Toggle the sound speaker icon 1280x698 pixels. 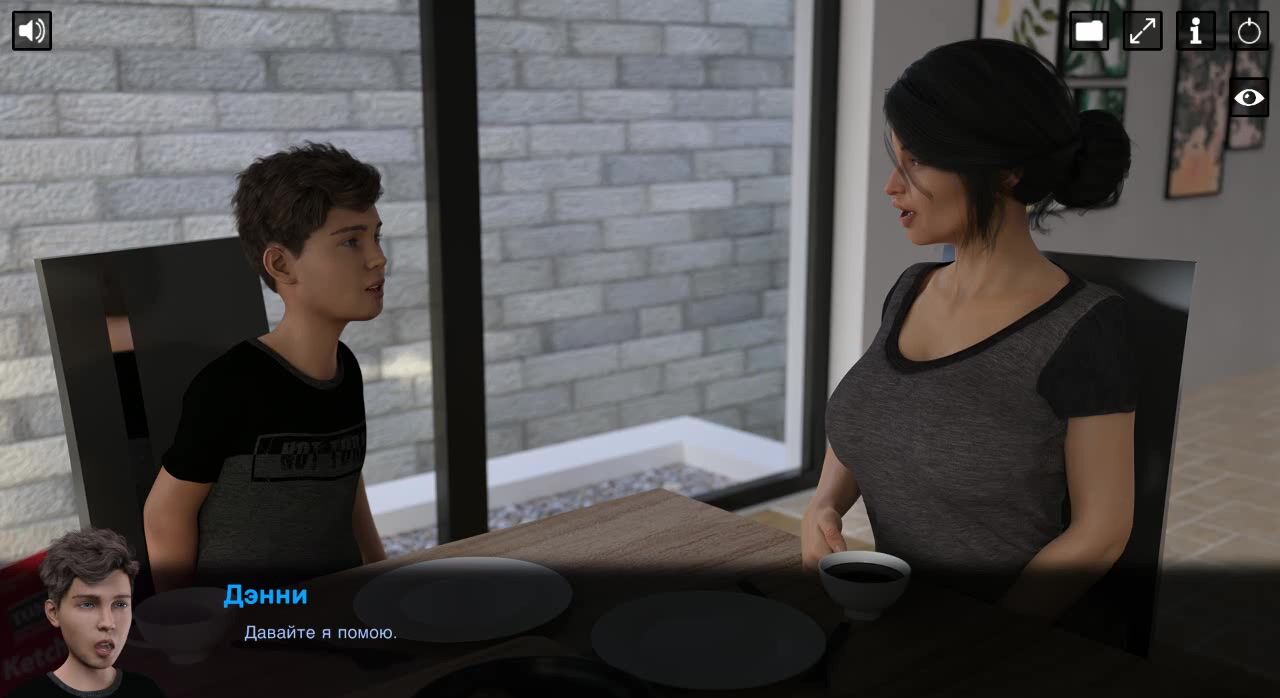click(x=32, y=31)
